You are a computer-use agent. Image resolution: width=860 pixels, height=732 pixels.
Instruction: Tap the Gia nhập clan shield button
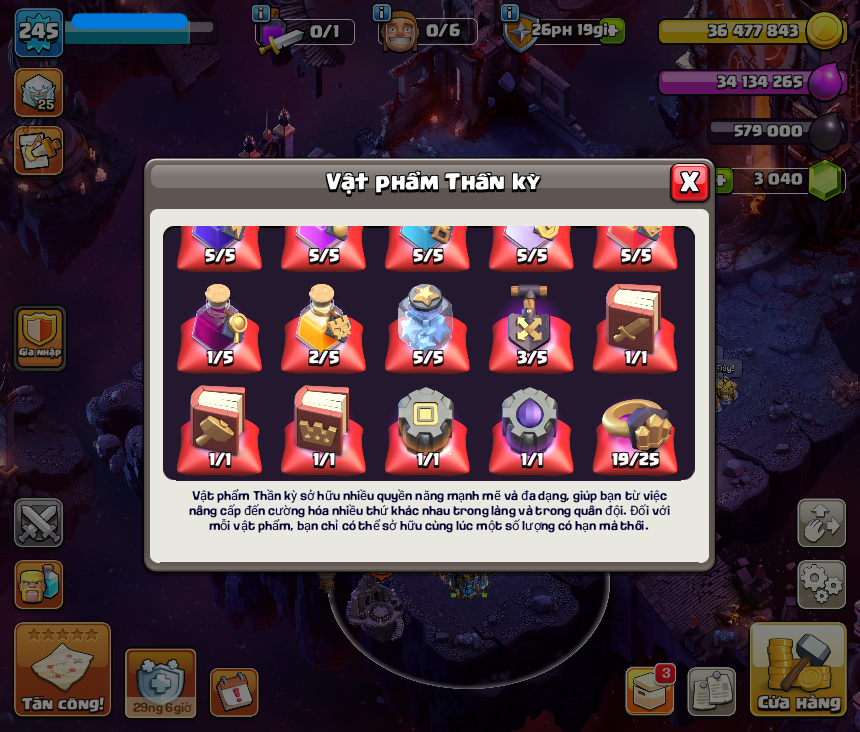40,336
